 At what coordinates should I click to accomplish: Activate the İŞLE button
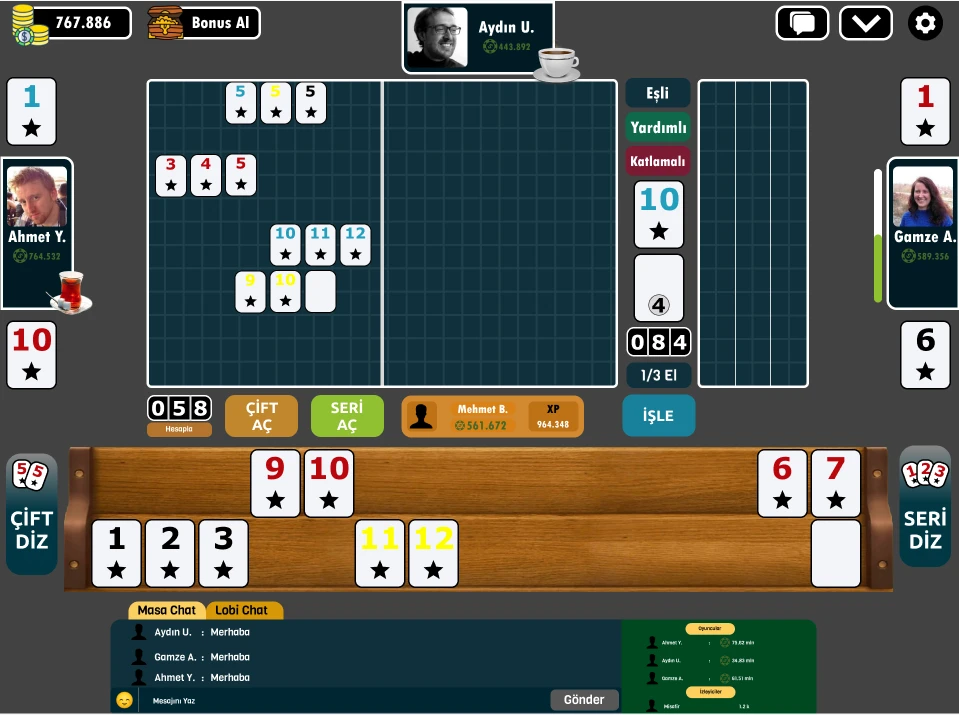pyautogui.click(x=658, y=416)
